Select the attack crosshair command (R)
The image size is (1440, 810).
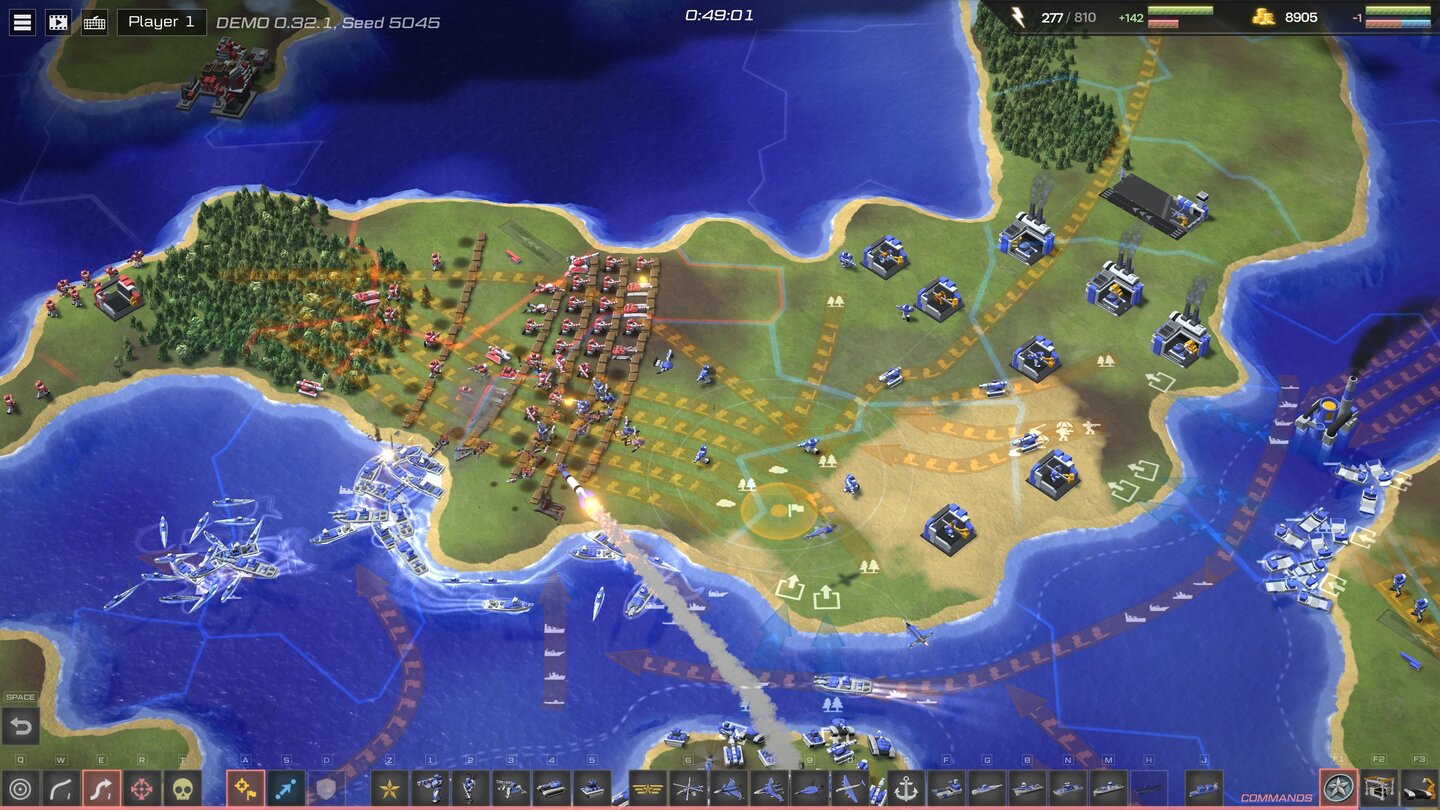pos(142,787)
